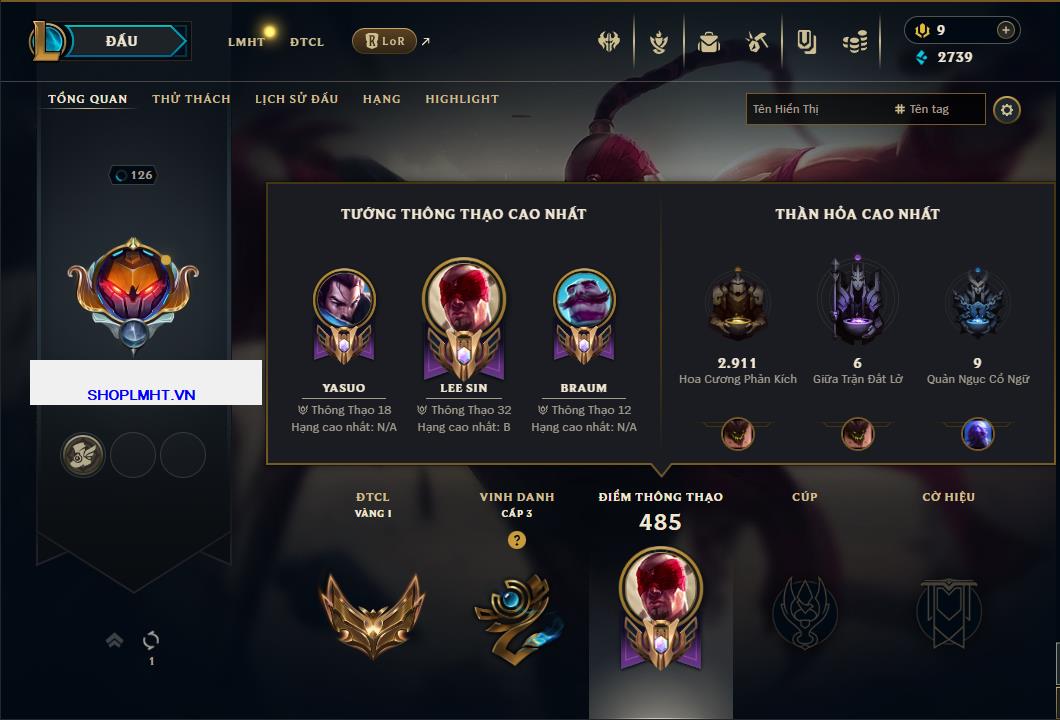1060x720 pixels.
Task: Click the Vinh Danh question mark icon
Action: [x=516, y=540]
